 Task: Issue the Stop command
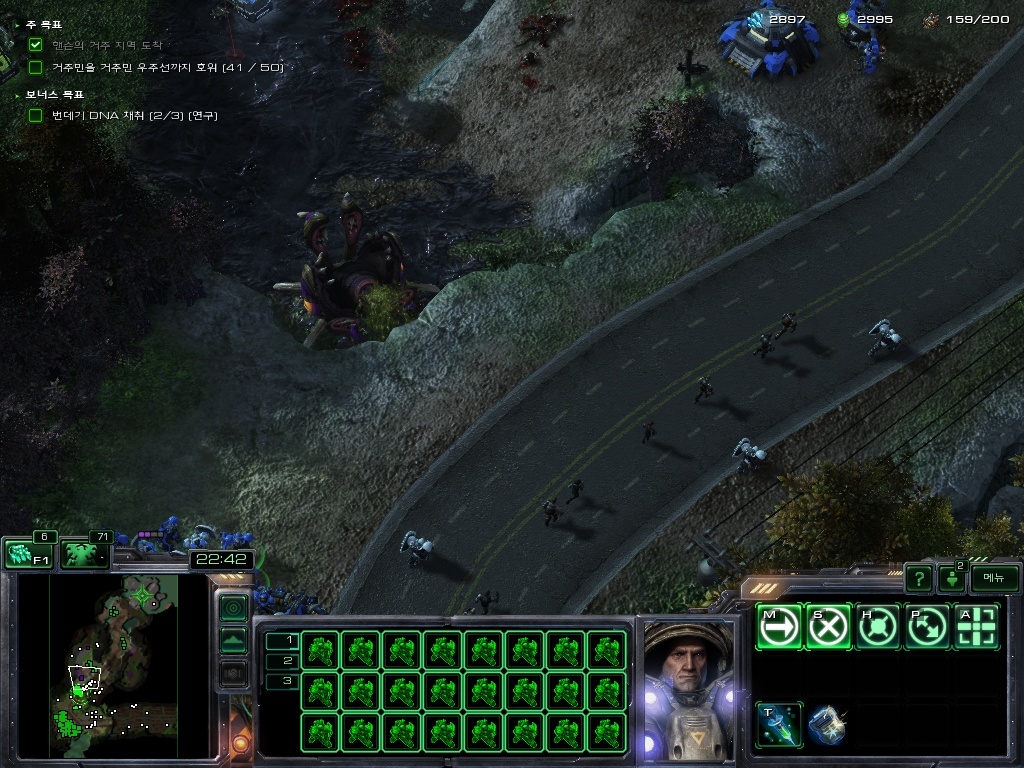[829, 627]
